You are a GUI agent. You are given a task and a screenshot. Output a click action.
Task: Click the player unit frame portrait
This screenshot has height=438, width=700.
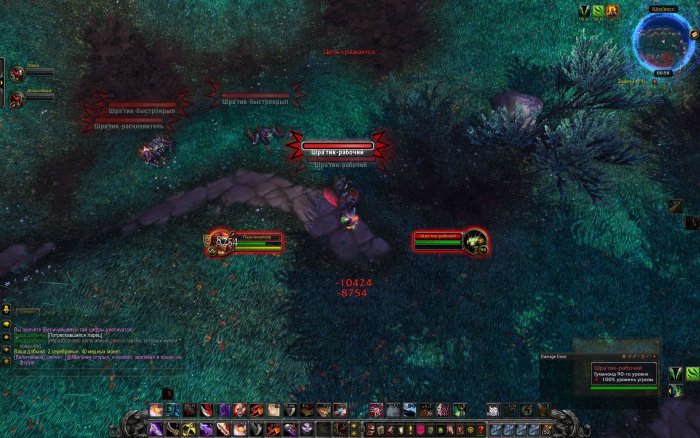[x=218, y=241]
